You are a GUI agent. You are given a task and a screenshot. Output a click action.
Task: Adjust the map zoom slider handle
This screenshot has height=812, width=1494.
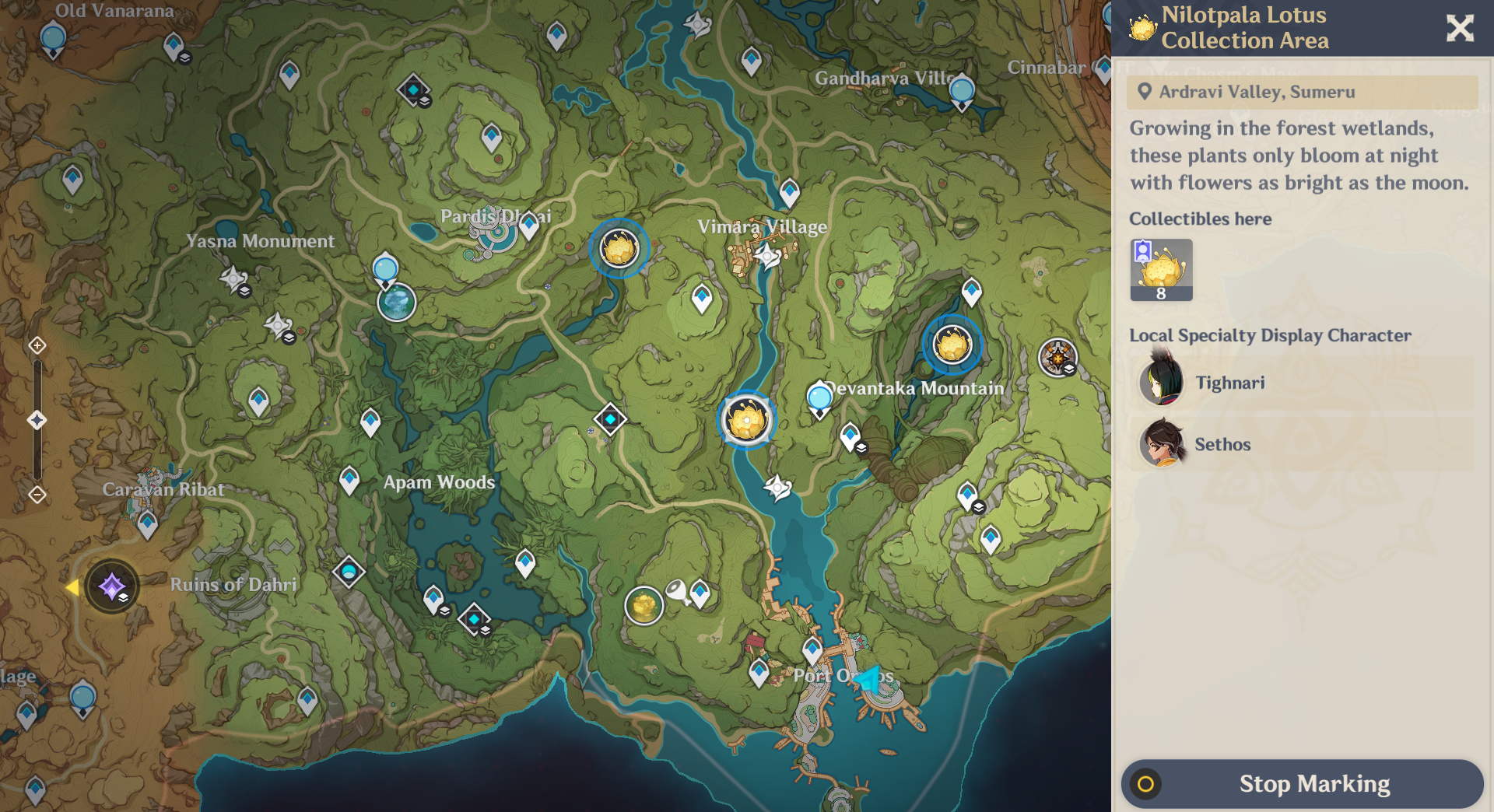click(37, 418)
